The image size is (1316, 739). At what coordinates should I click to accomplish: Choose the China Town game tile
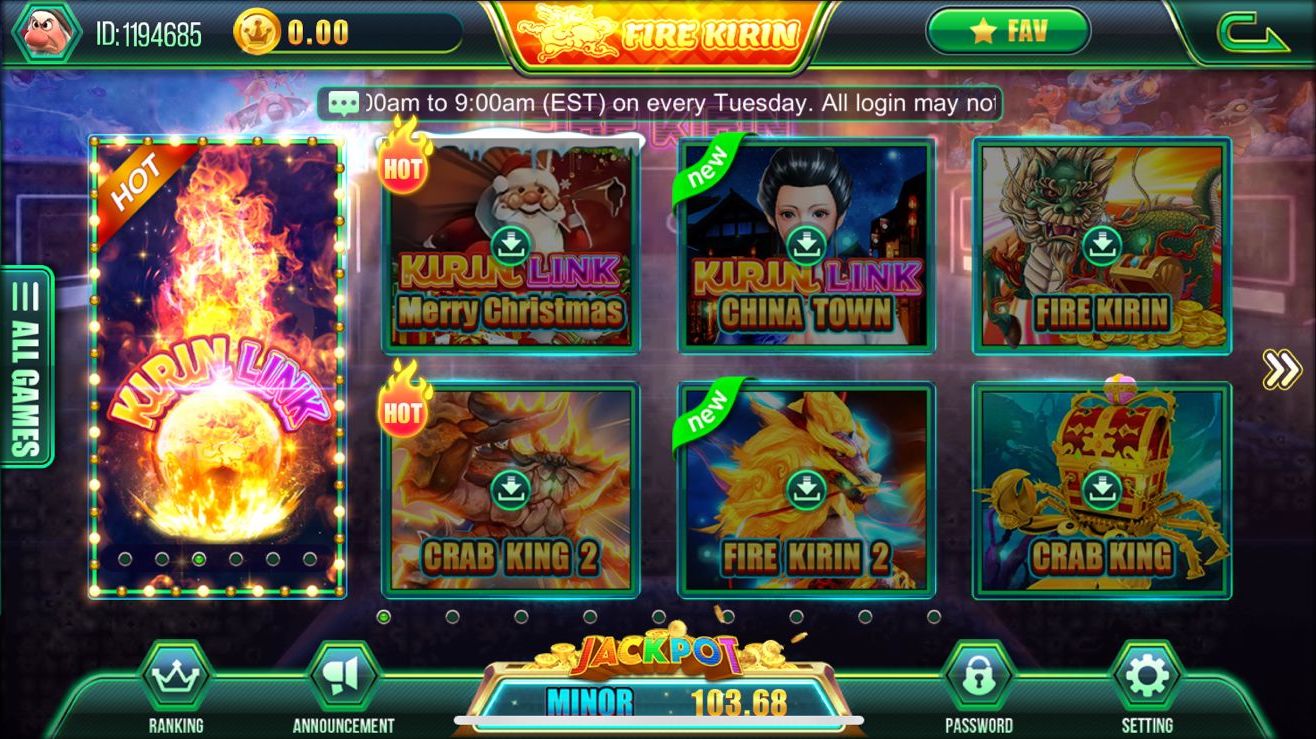[806, 246]
